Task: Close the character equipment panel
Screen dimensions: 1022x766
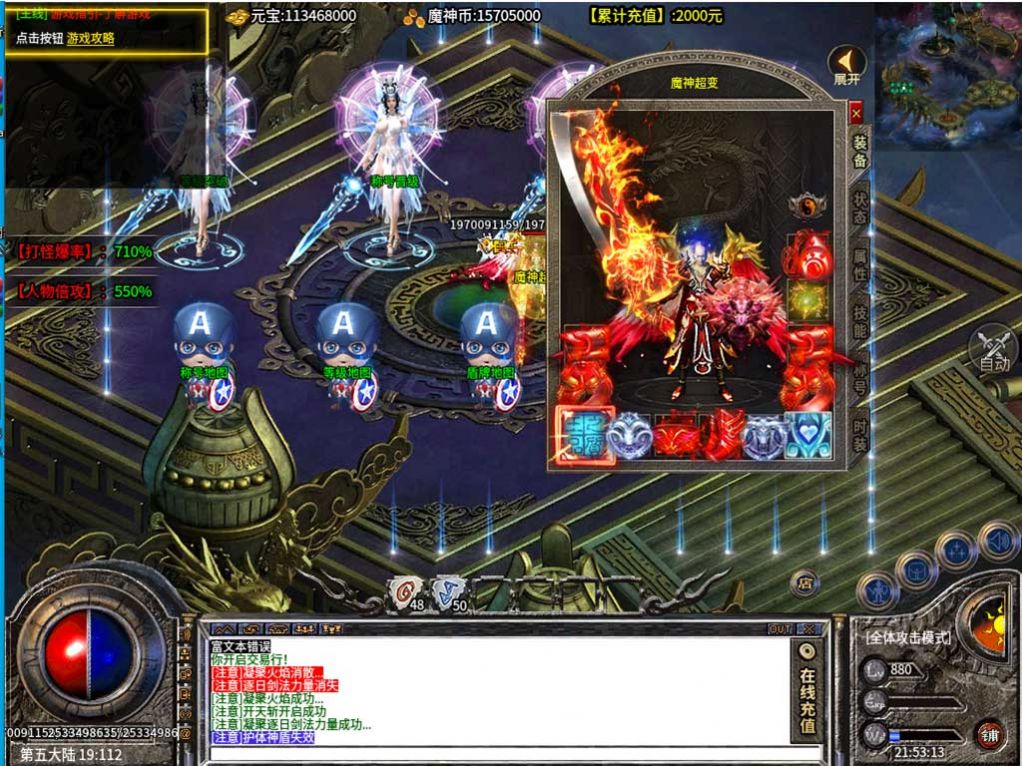Action: point(856,114)
